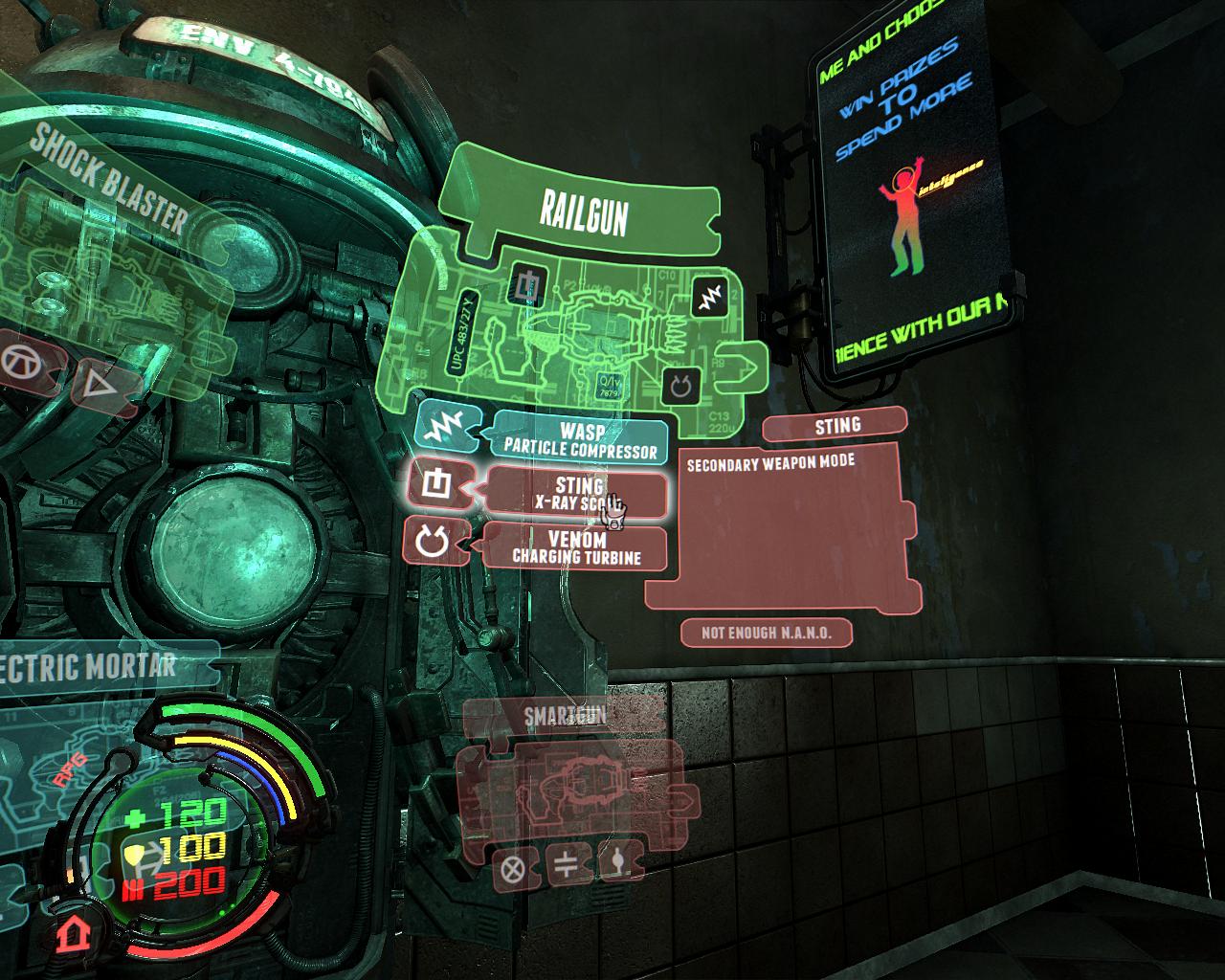Pick the Venom Charging Turbine upgrade
This screenshot has height=980, width=1225.
point(576,547)
